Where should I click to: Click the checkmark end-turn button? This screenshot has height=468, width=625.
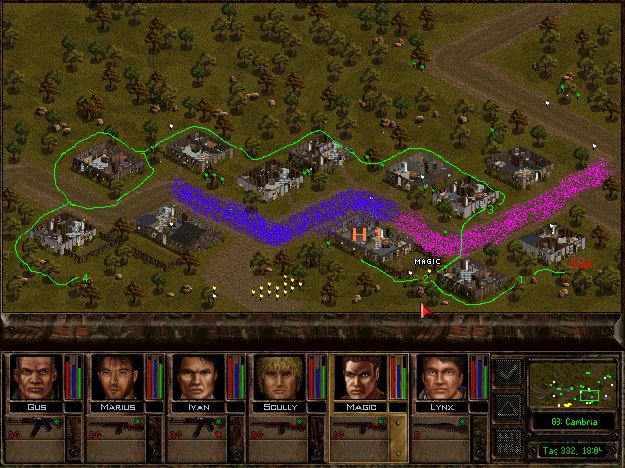(x=508, y=373)
